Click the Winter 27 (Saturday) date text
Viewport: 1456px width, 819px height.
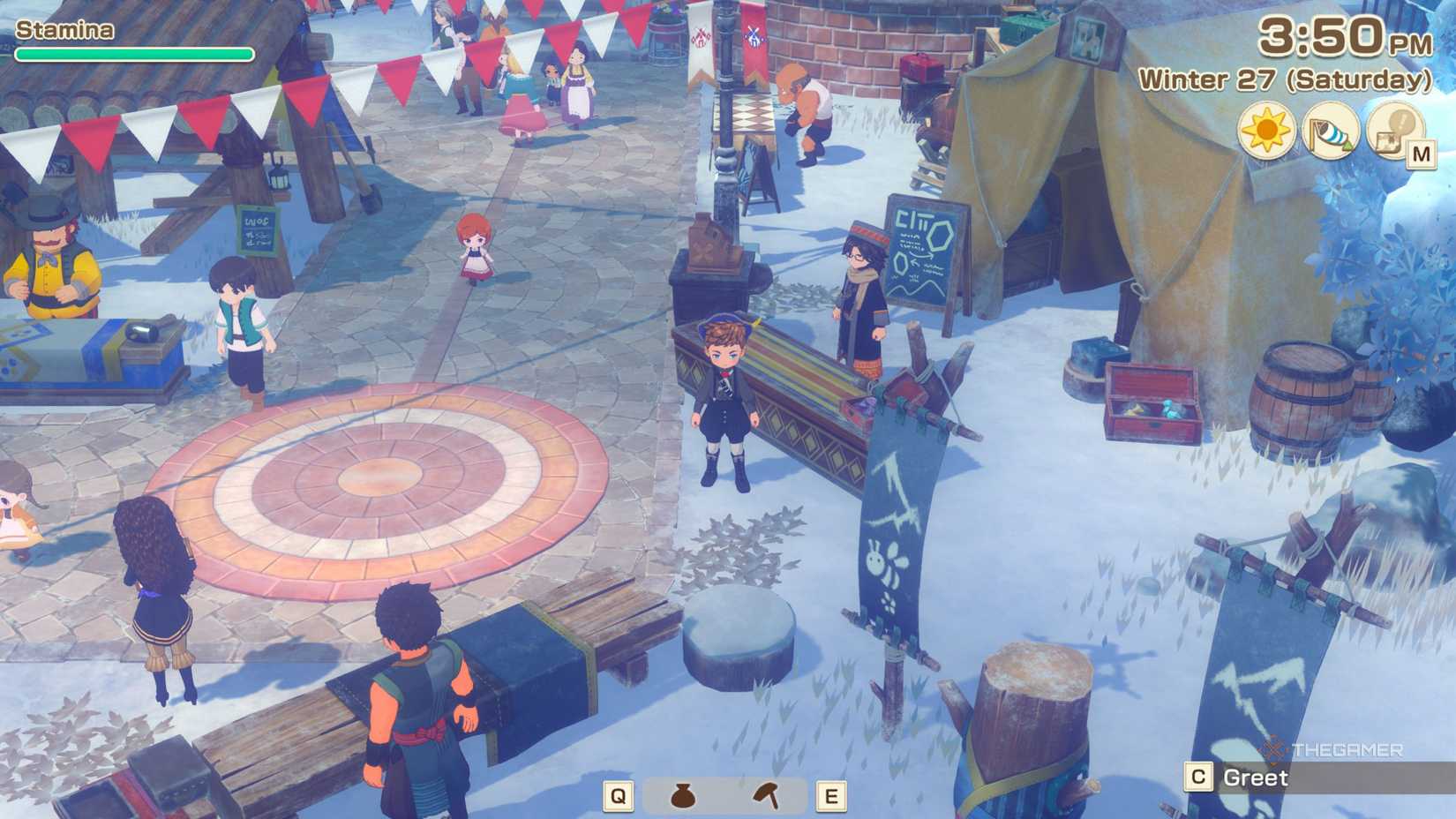(x=1284, y=81)
